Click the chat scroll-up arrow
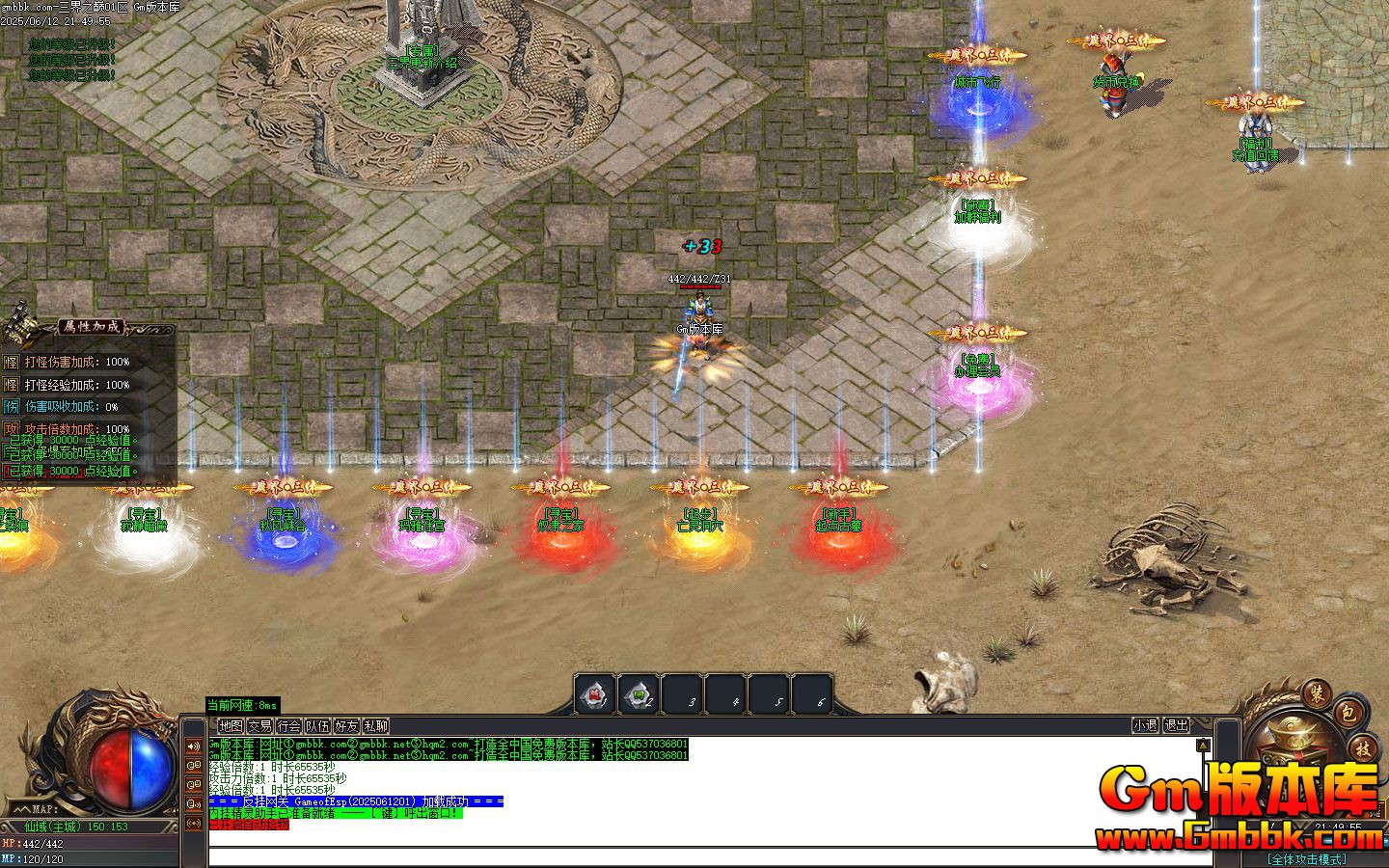Image resolution: width=1389 pixels, height=868 pixels. (x=1203, y=744)
